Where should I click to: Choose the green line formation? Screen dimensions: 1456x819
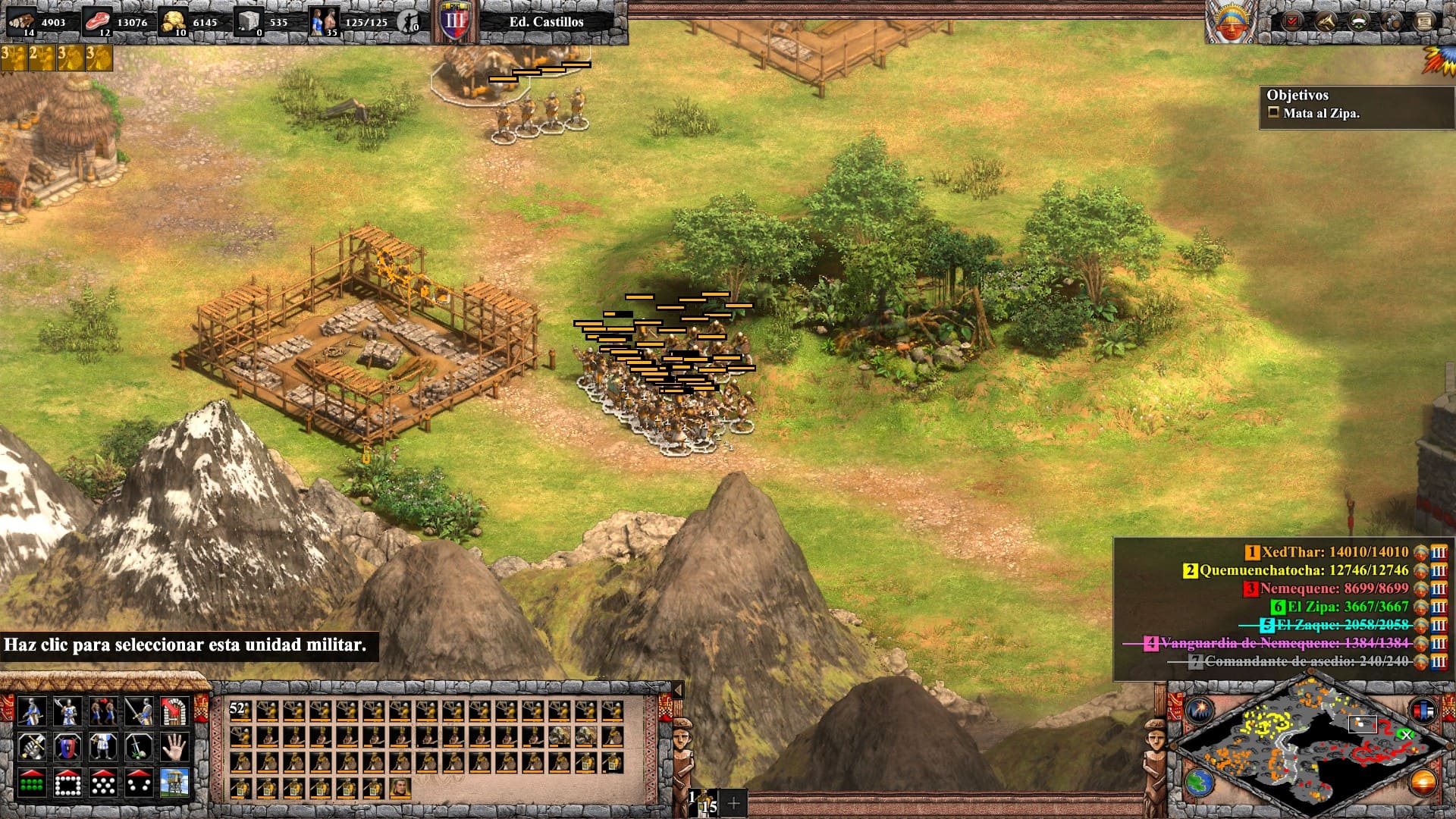pos(31,783)
